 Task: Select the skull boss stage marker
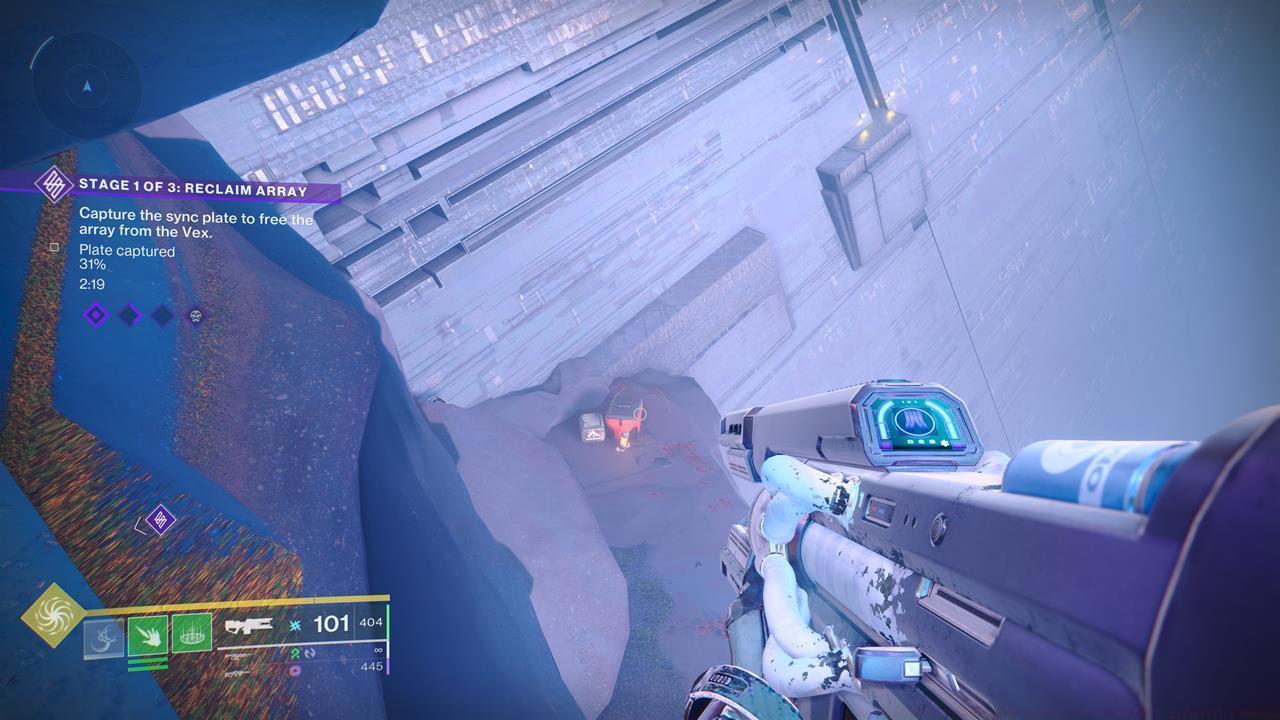tap(196, 316)
